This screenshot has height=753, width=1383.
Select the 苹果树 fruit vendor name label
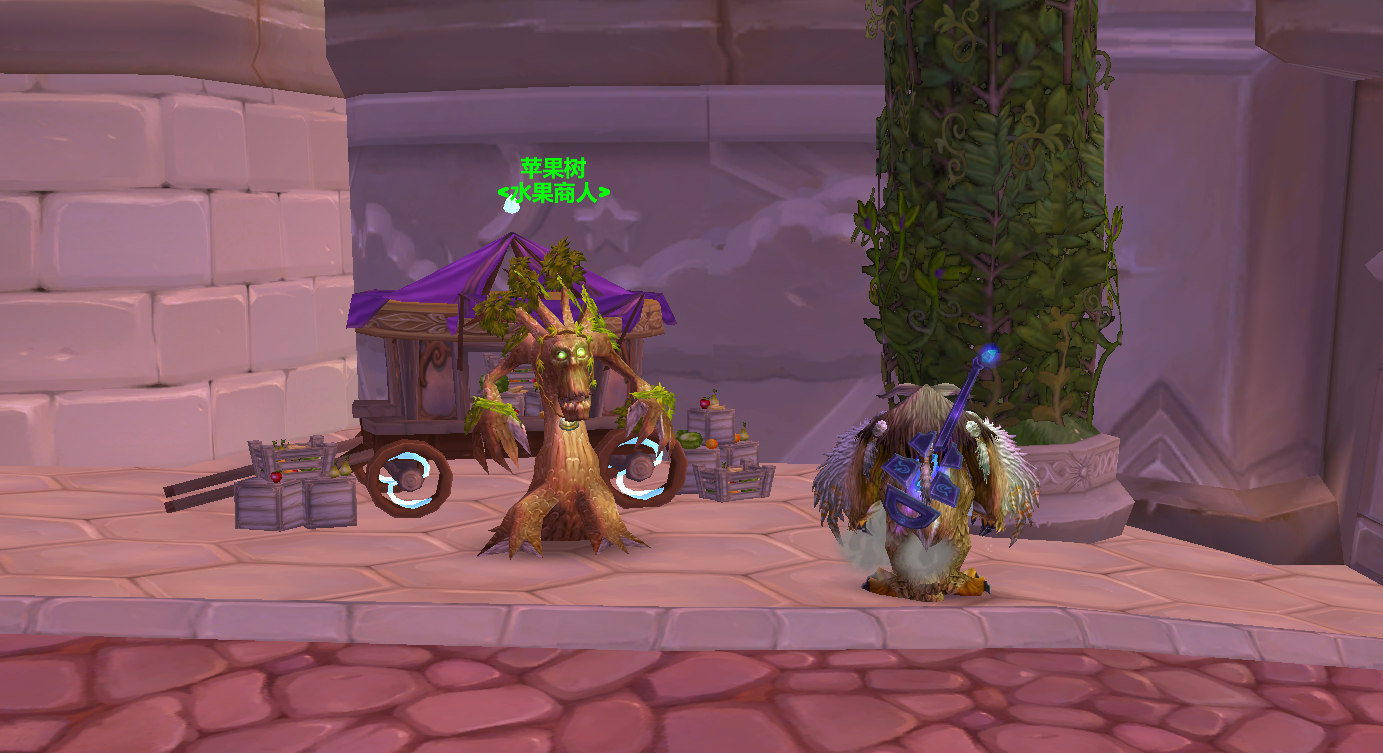(552, 168)
